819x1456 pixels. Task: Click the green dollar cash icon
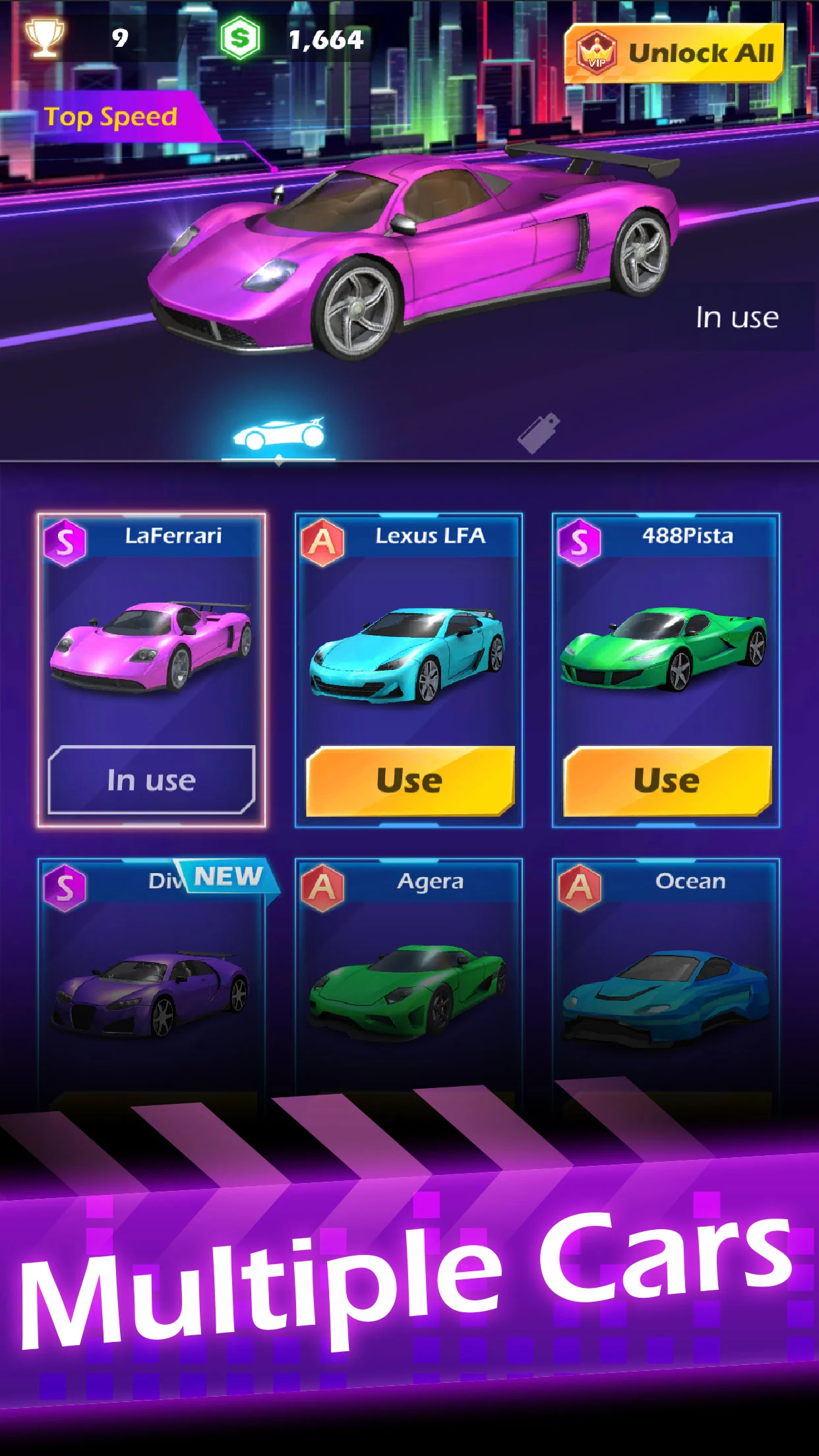point(240,39)
